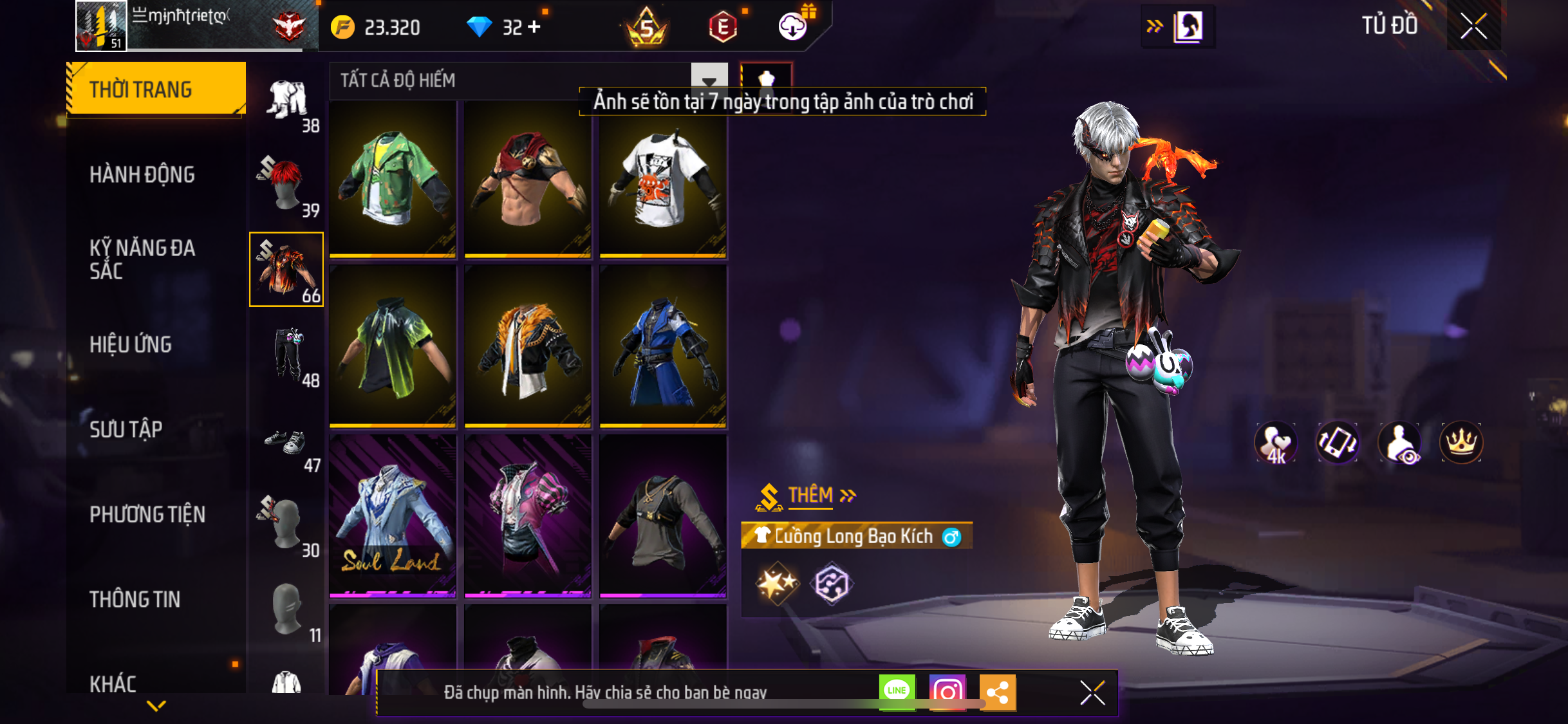Share screenshot via LINE

897,692
